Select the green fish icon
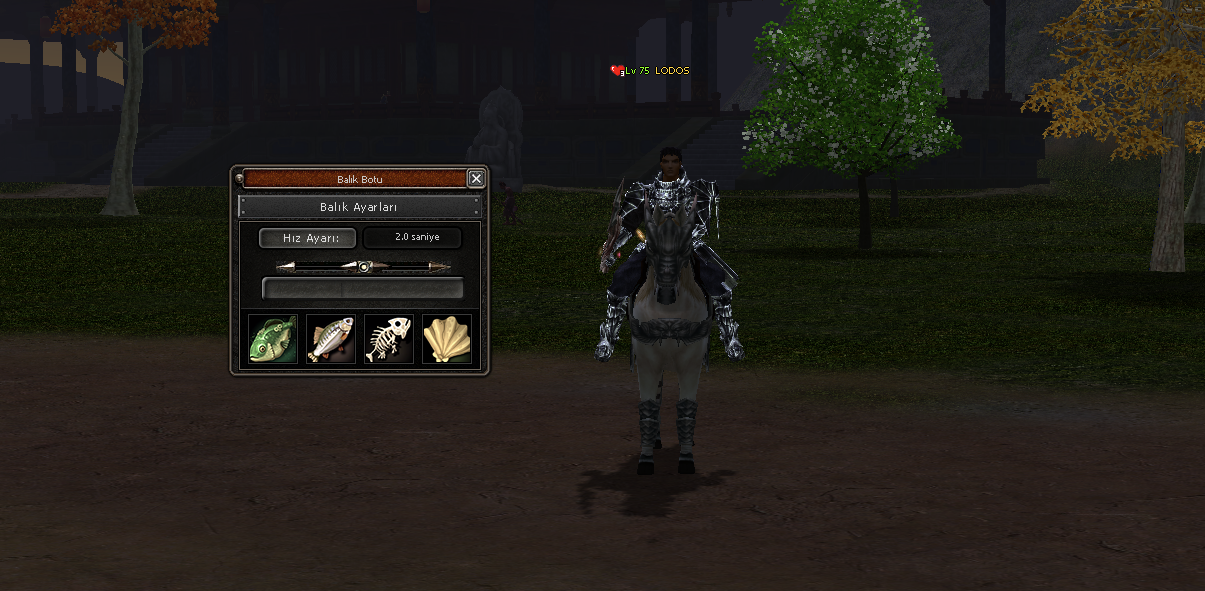The height and width of the screenshot is (591, 1205). (273, 339)
